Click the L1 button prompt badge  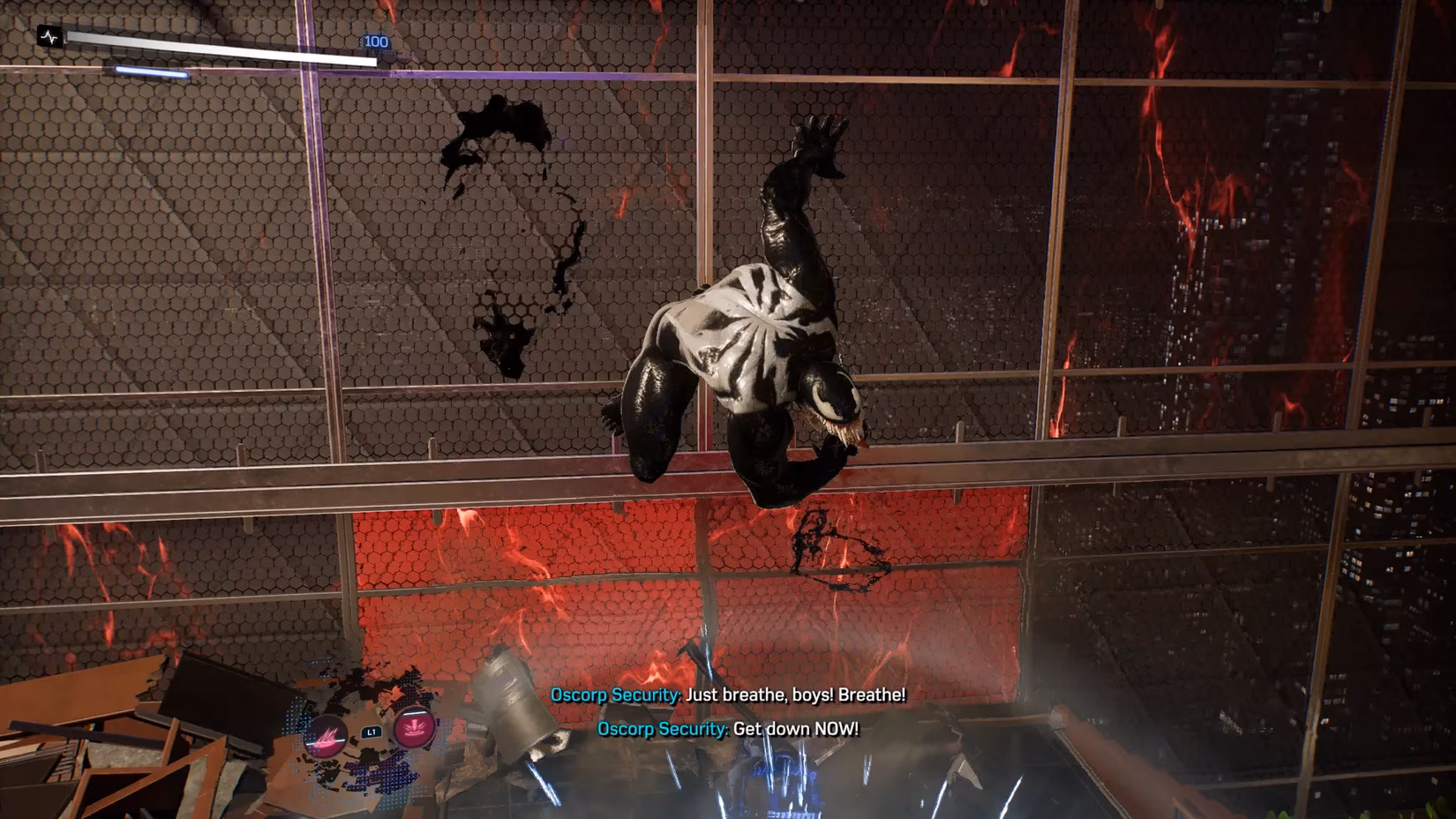pos(370,732)
